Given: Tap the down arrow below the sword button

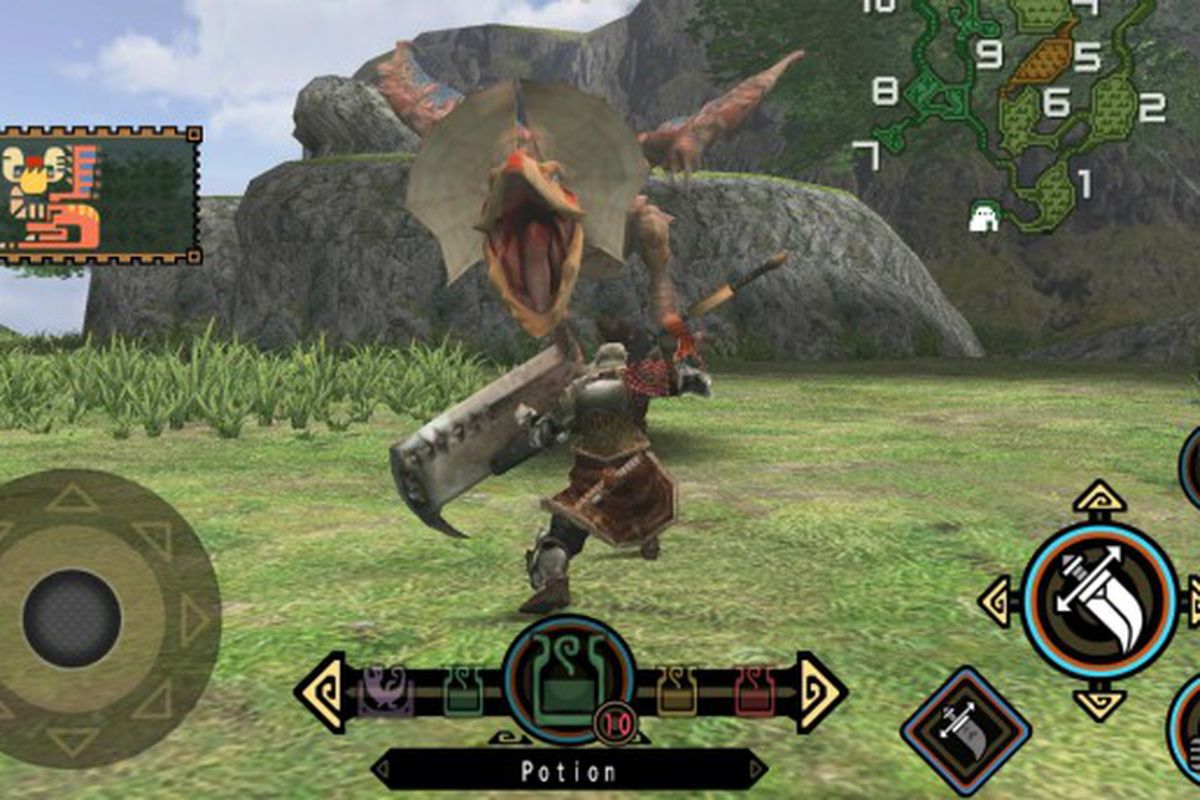Looking at the screenshot, I should [x=1100, y=705].
